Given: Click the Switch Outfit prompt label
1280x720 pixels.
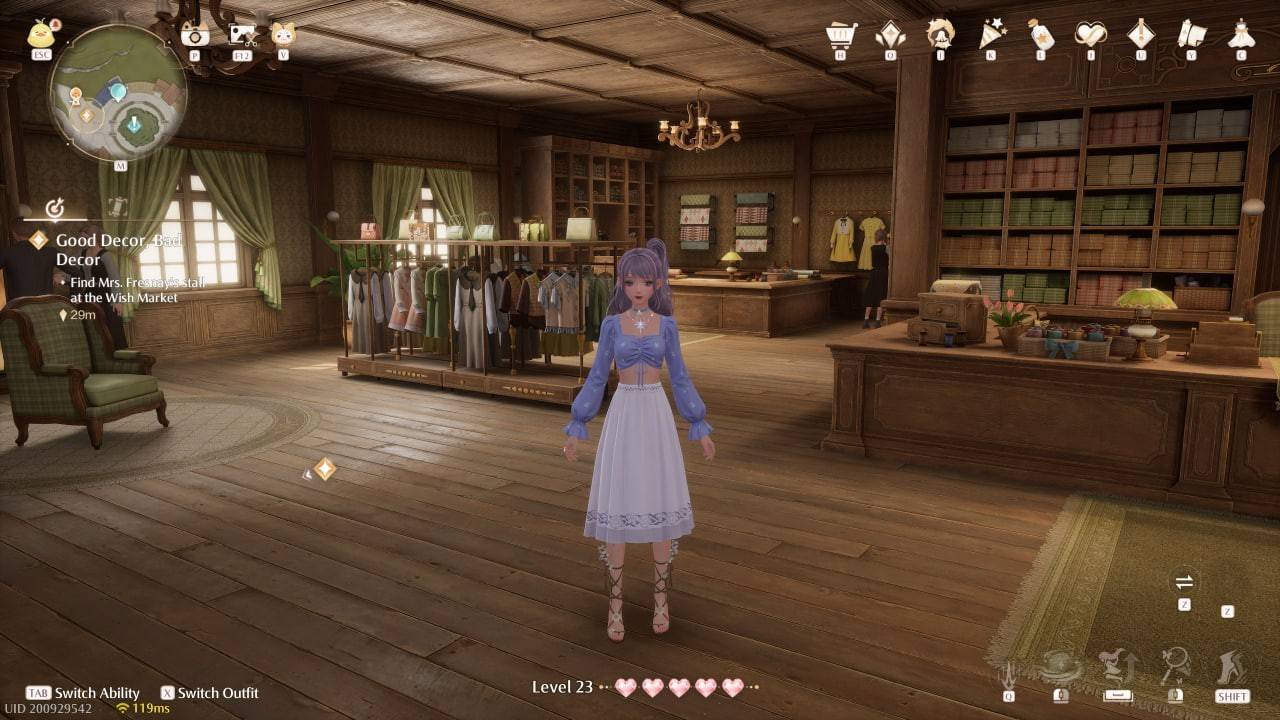Looking at the screenshot, I should tap(217, 693).
